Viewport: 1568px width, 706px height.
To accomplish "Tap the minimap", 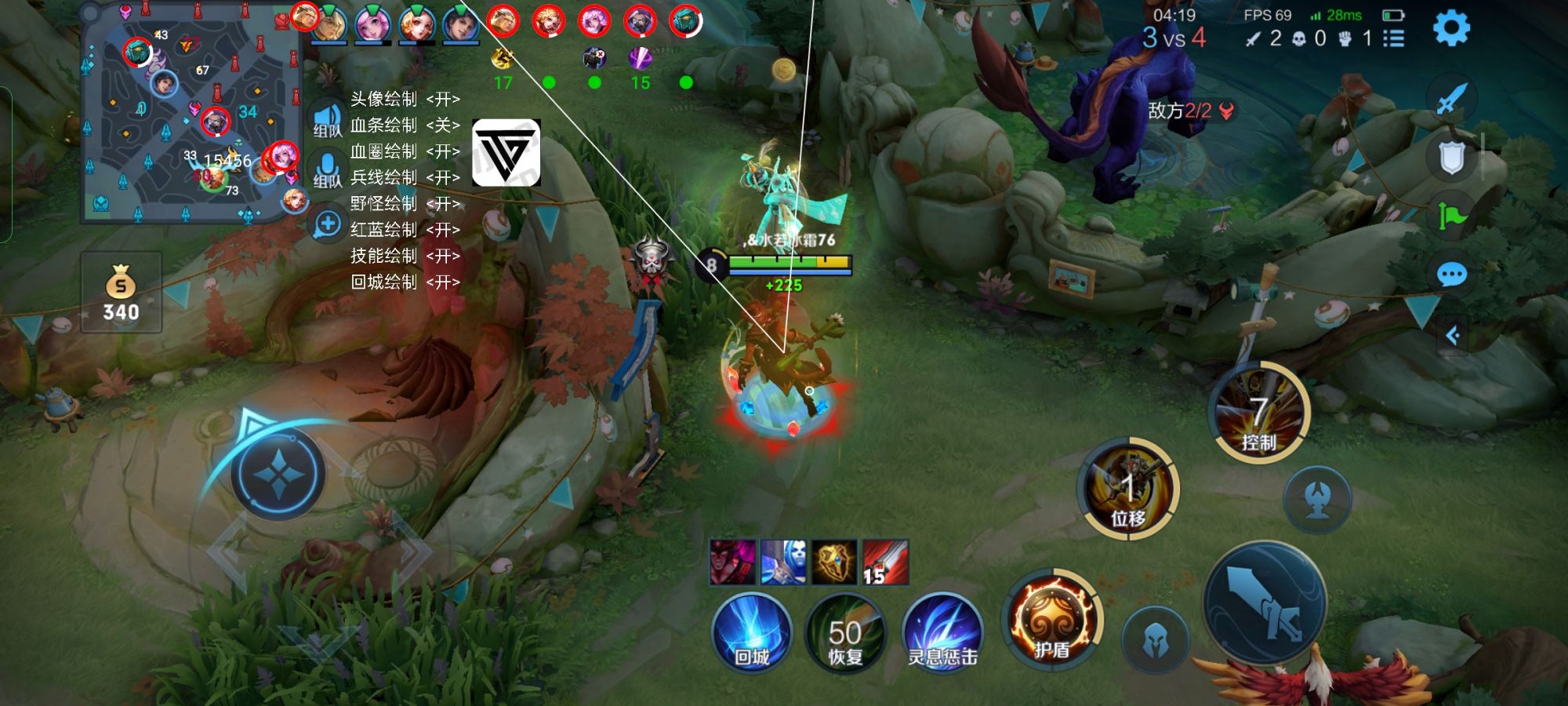I will pos(191,114).
